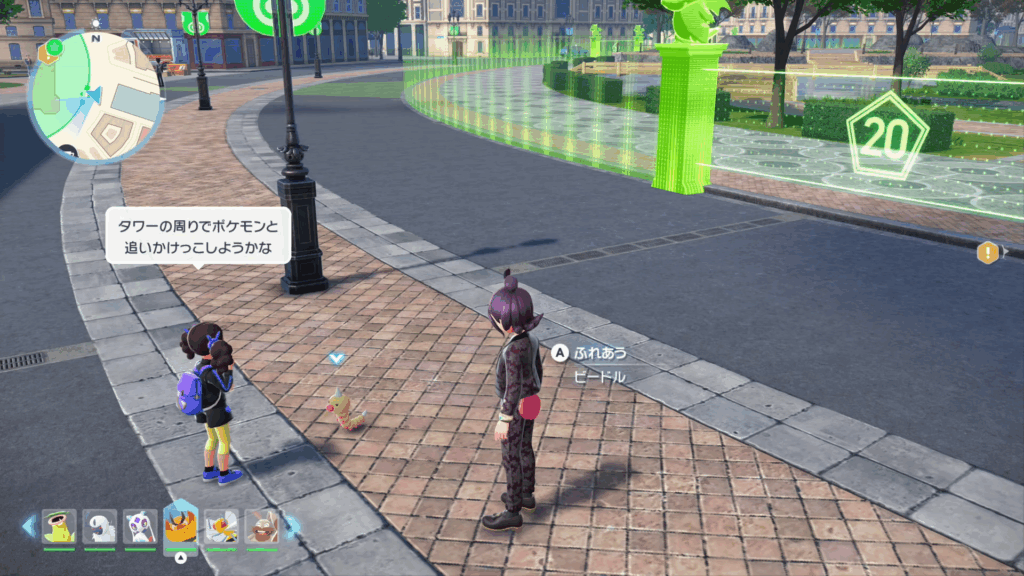This screenshot has height=576, width=1024.
Task: Click the party bar's right arrow
Action: [293, 525]
